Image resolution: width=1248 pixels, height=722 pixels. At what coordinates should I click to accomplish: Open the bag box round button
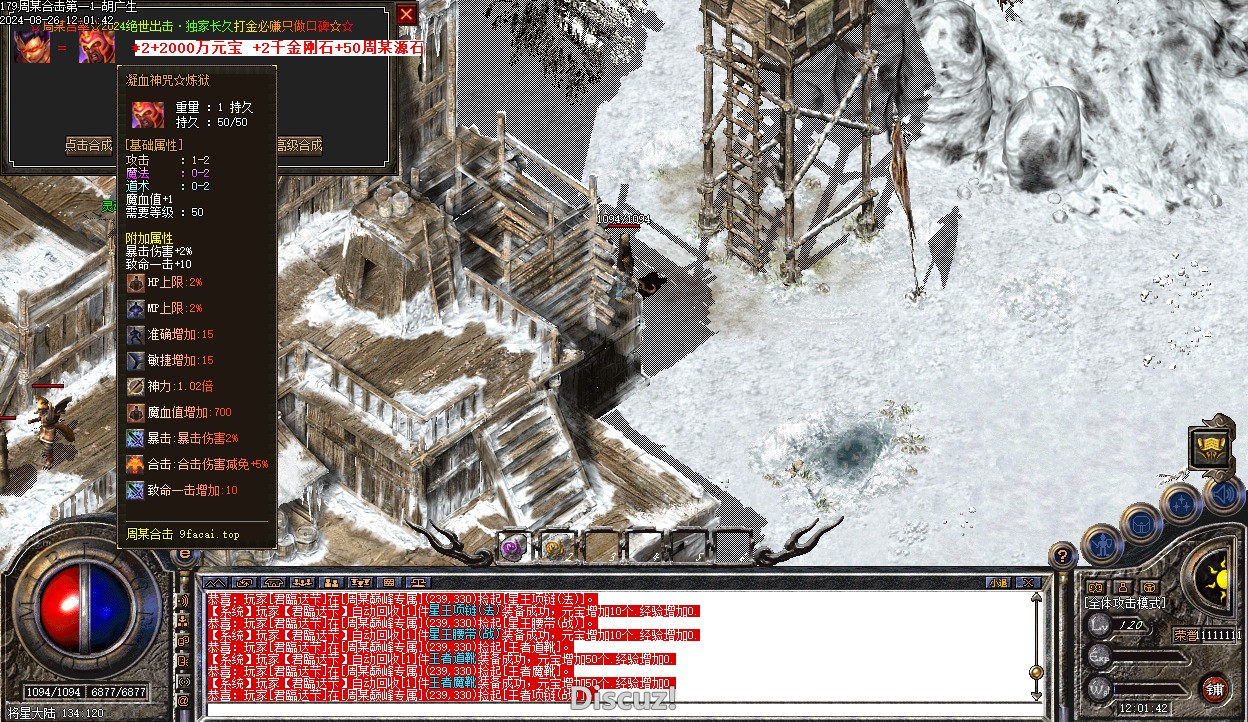(x=1140, y=522)
